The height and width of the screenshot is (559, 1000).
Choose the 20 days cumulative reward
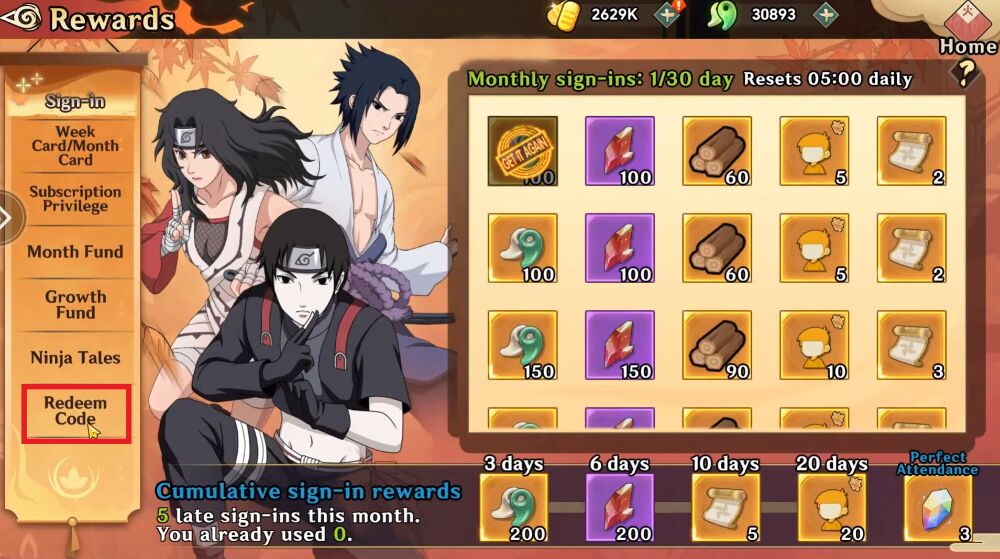[x=832, y=507]
